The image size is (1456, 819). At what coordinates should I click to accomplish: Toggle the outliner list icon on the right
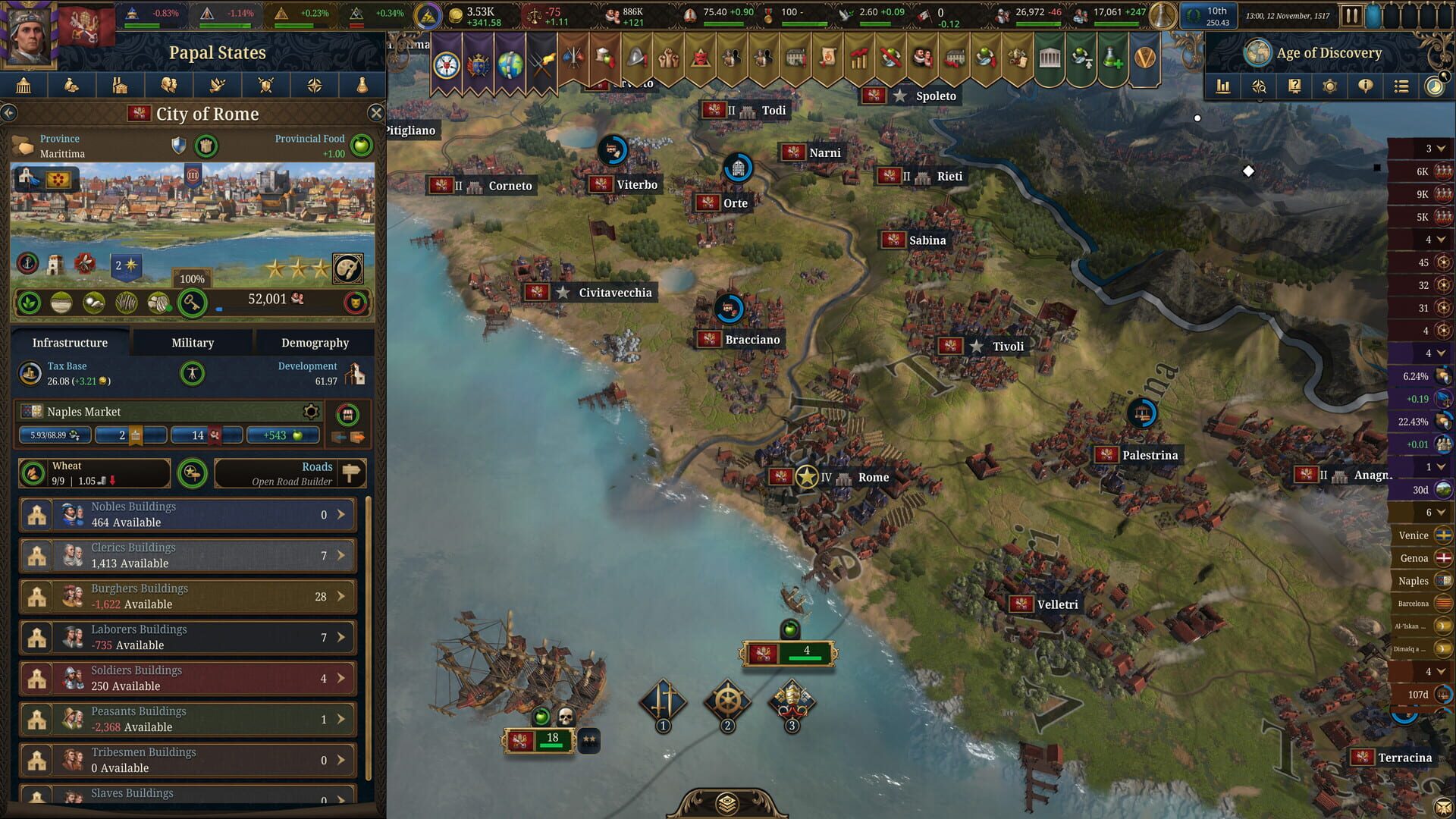(x=1400, y=86)
